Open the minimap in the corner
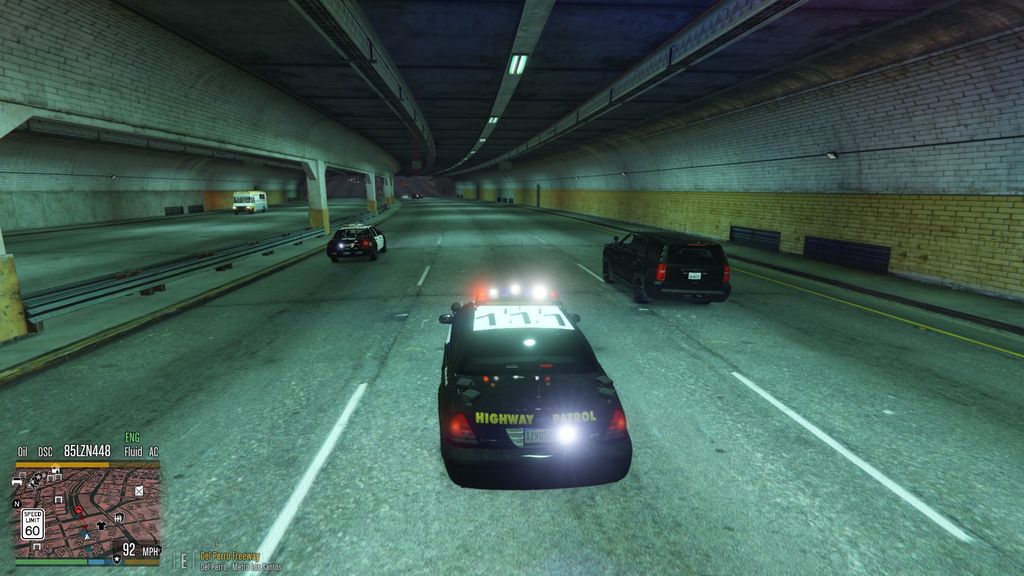The width and height of the screenshot is (1024, 576). [x=86, y=512]
